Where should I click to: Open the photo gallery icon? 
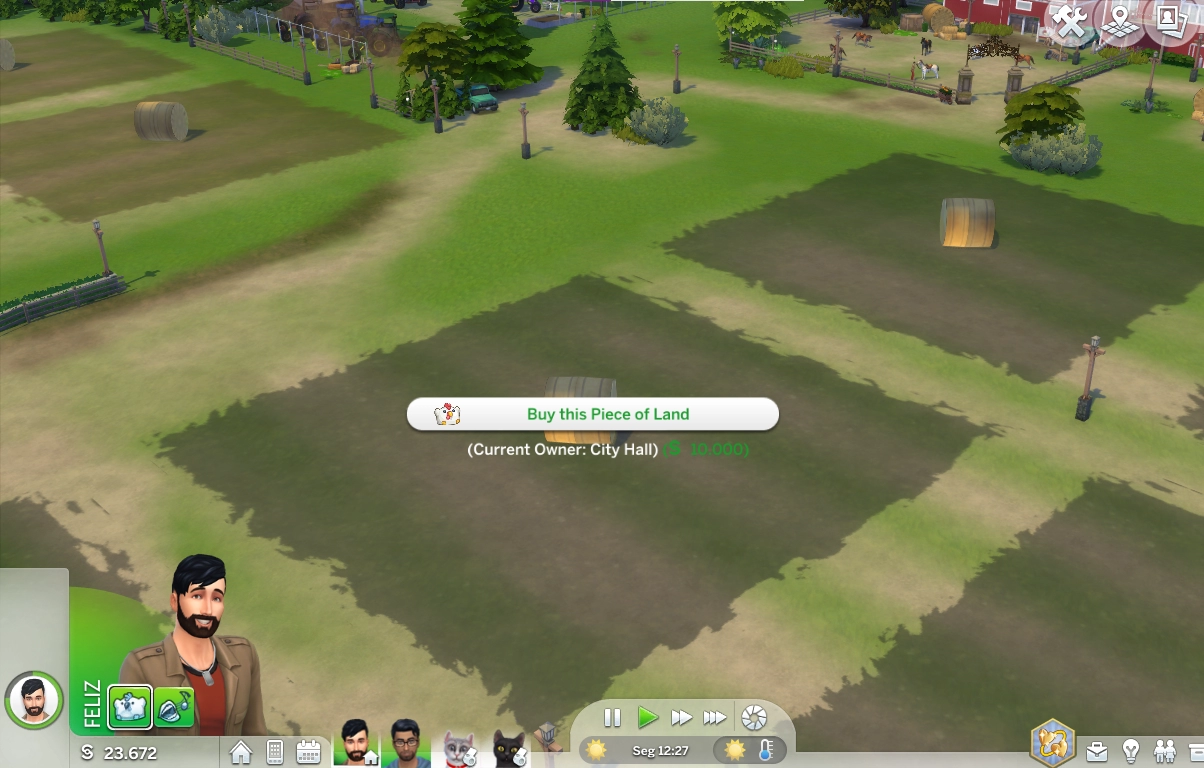click(1170, 22)
